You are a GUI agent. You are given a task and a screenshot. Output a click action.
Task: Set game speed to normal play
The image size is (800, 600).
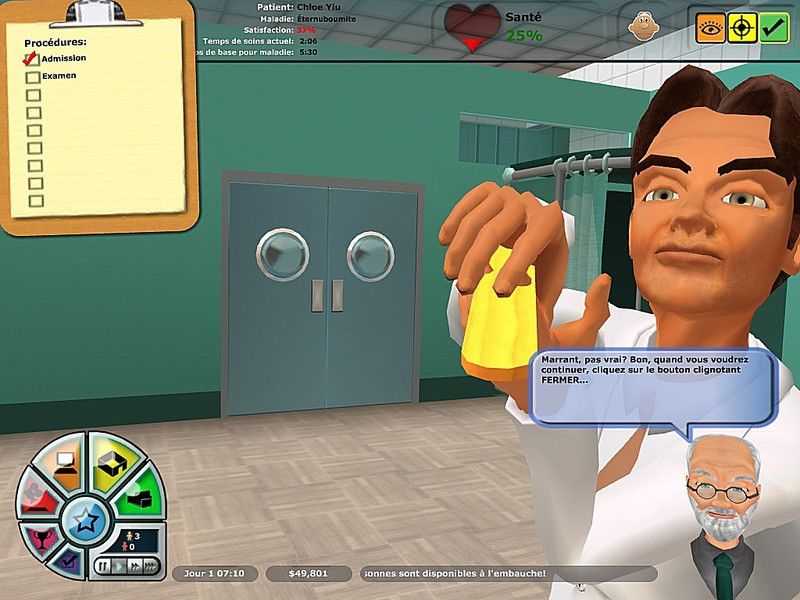click(118, 566)
